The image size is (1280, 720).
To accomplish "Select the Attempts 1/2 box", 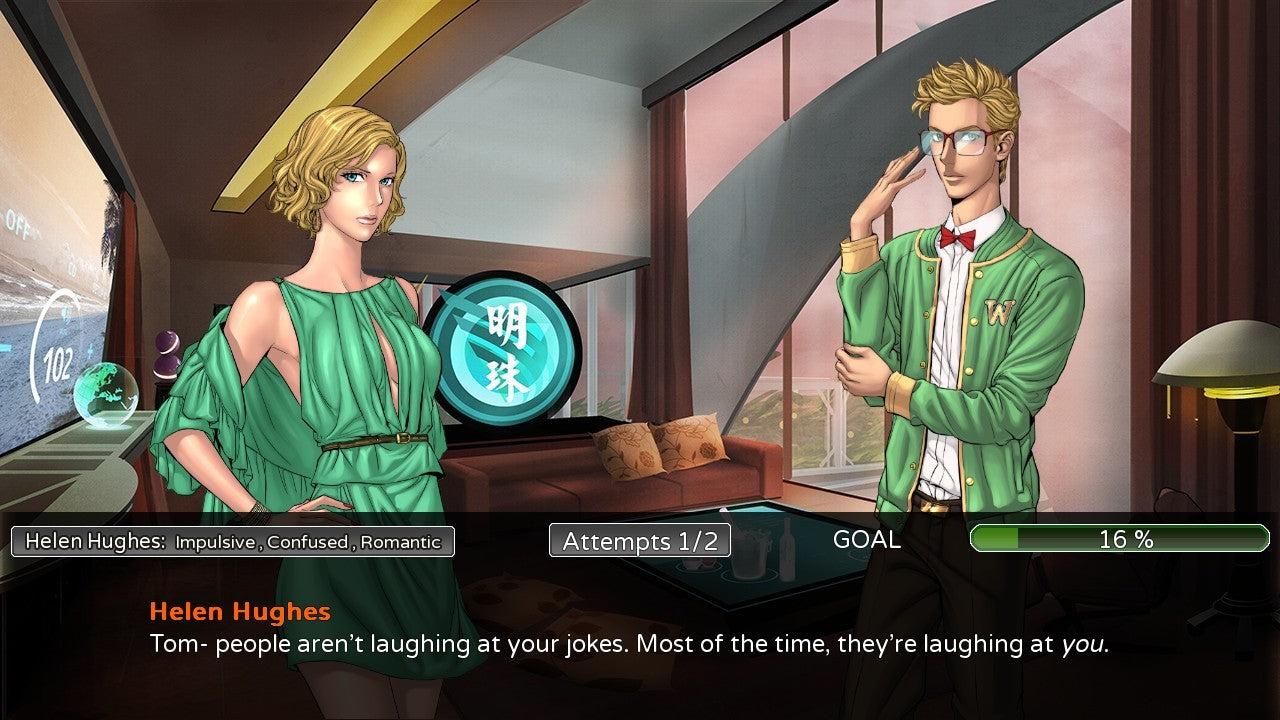I will pos(640,541).
